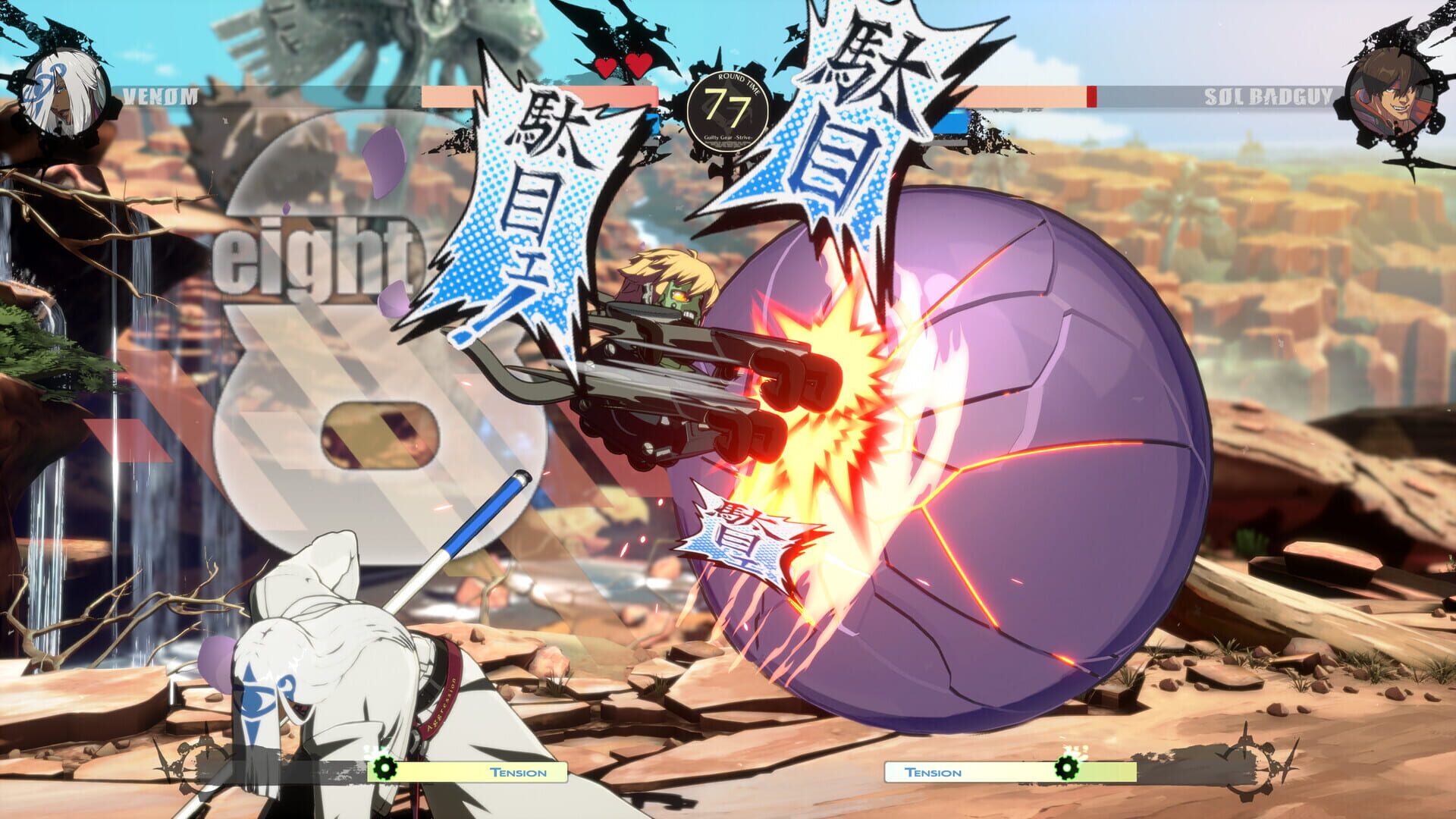Select the VENOM name label
Image resolution: width=1456 pixels, height=819 pixels.
[162, 96]
